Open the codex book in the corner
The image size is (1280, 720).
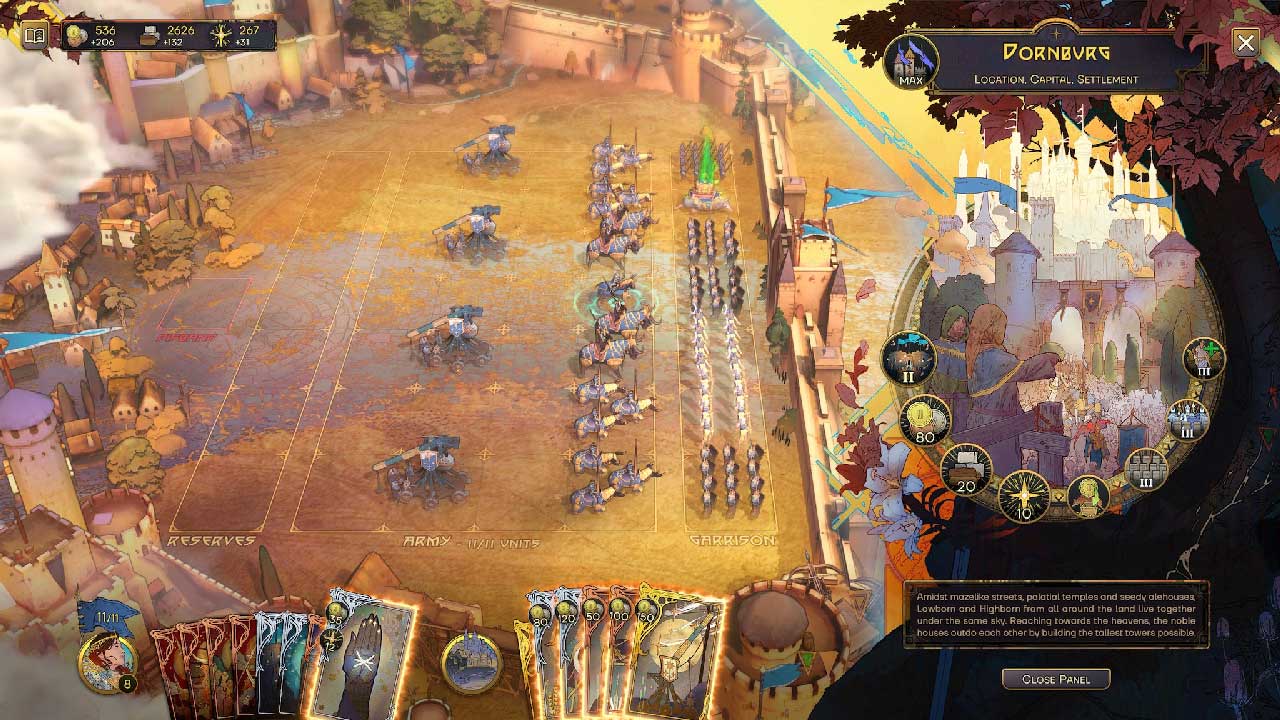[35, 36]
